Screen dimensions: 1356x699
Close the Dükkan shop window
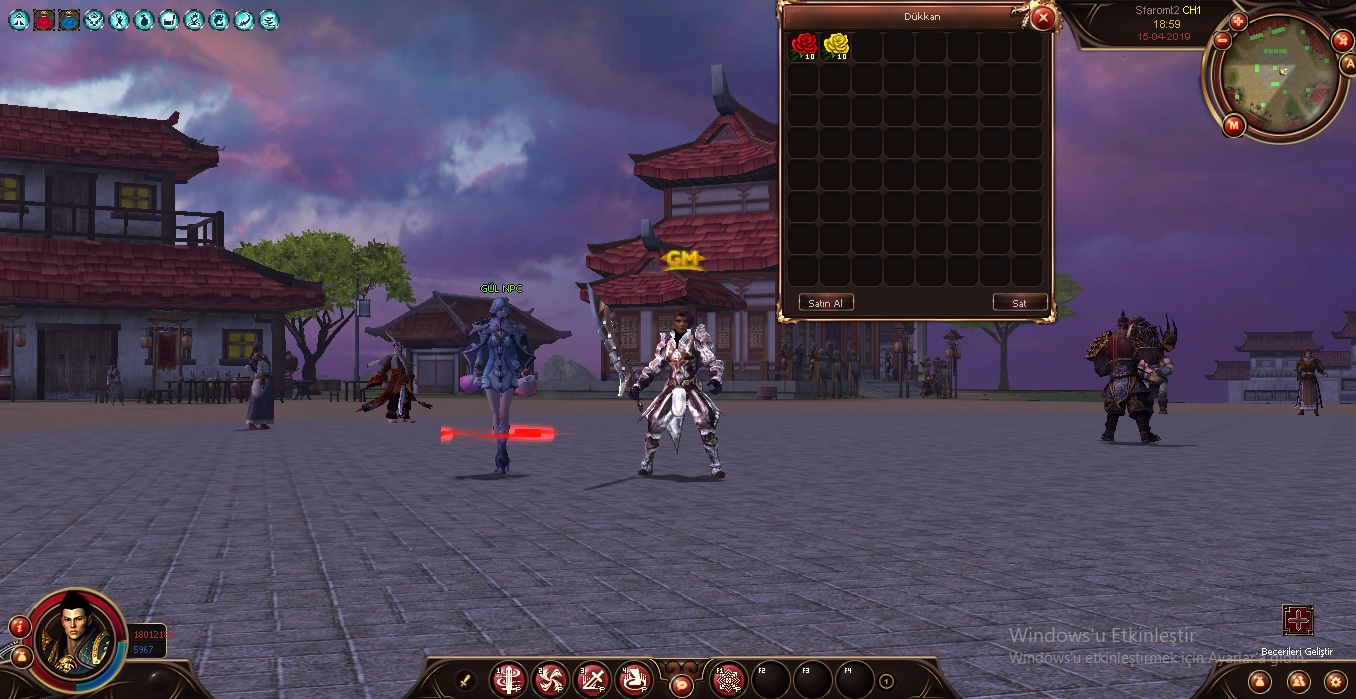point(1043,17)
